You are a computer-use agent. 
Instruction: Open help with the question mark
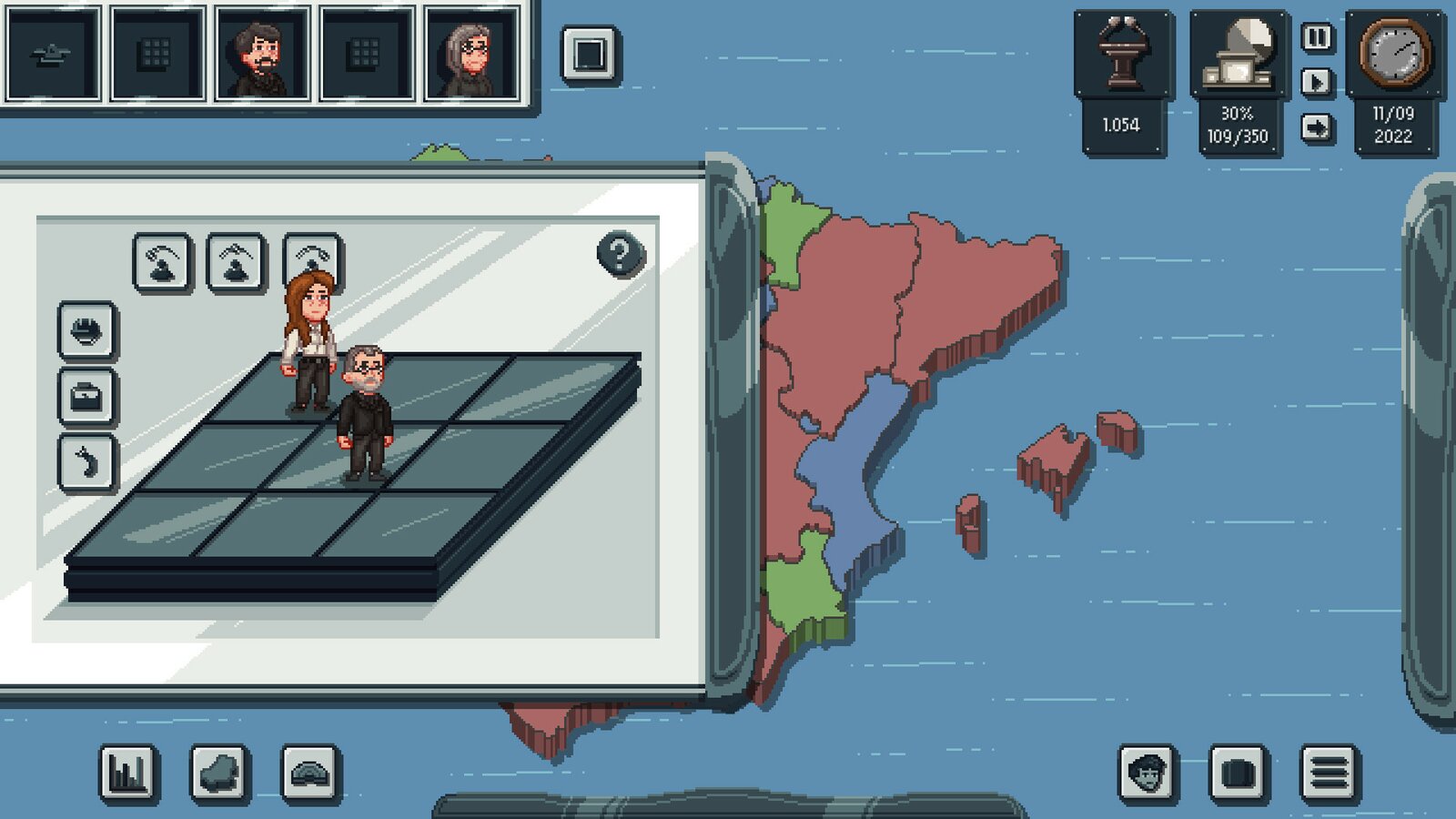pyautogui.click(x=621, y=254)
